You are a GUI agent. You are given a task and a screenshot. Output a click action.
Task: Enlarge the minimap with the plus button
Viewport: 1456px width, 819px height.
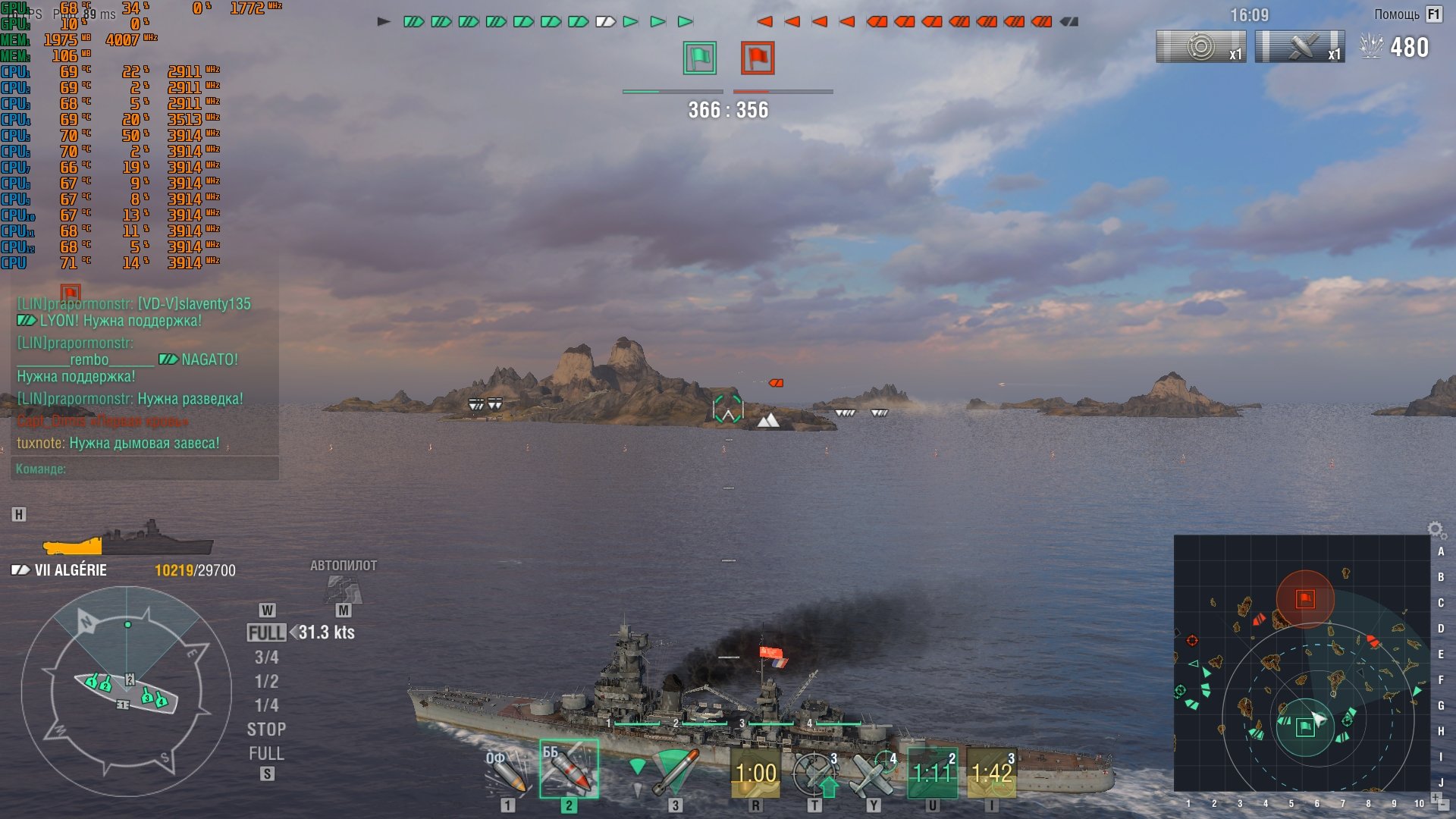[x=1435, y=796]
